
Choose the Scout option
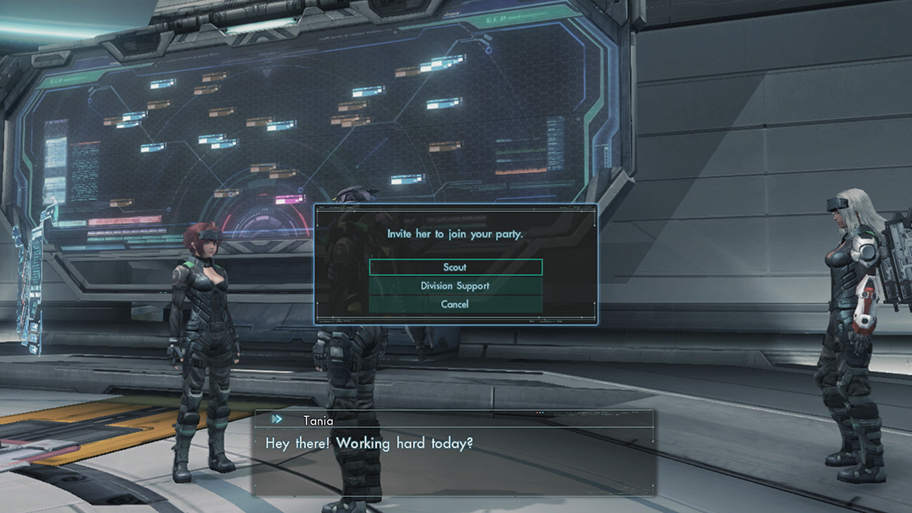point(455,267)
